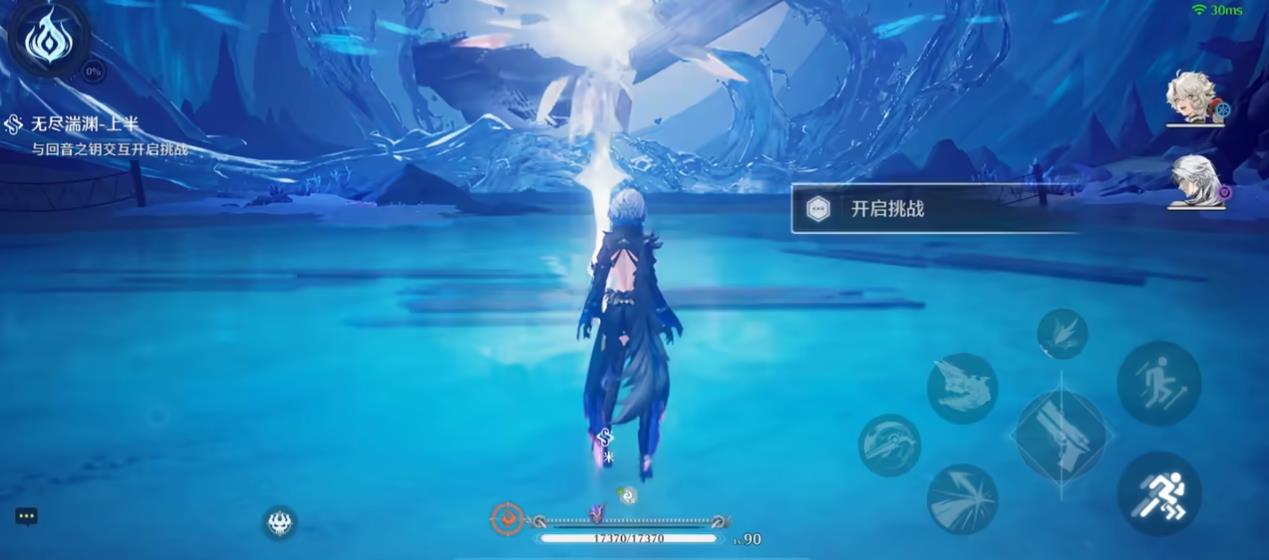Tap the jump button with climbing figure
Image resolution: width=1269 pixels, height=560 pixels.
(x=1158, y=383)
